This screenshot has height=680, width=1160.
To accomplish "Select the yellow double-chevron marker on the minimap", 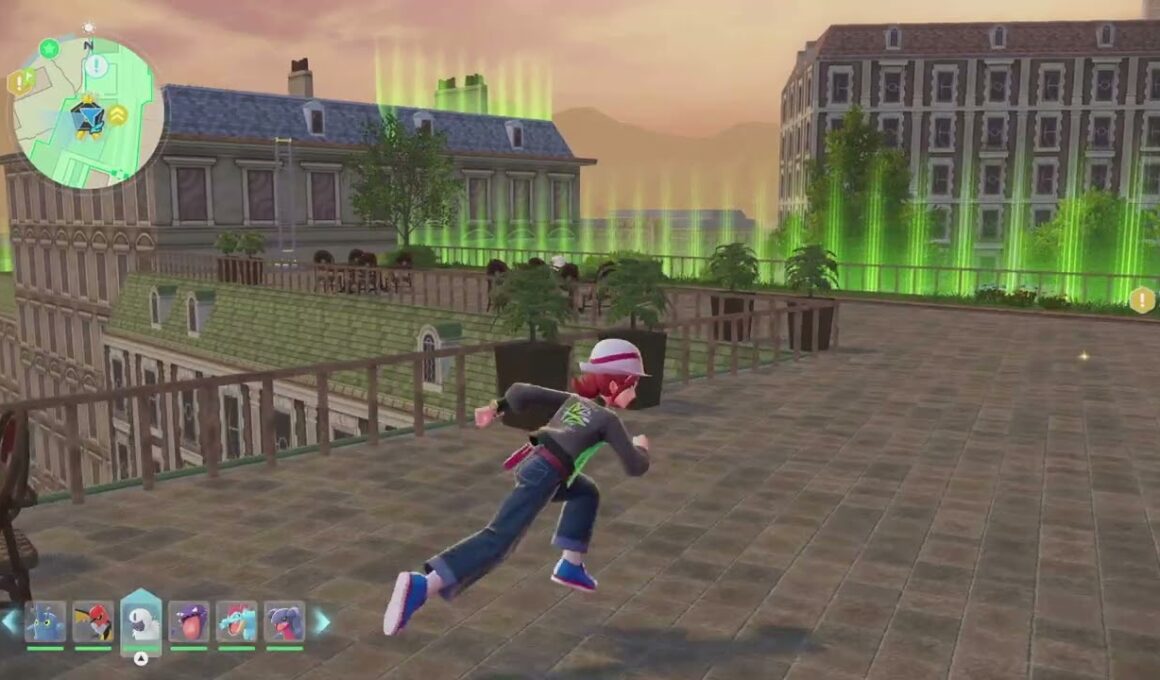I will point(118,115).
